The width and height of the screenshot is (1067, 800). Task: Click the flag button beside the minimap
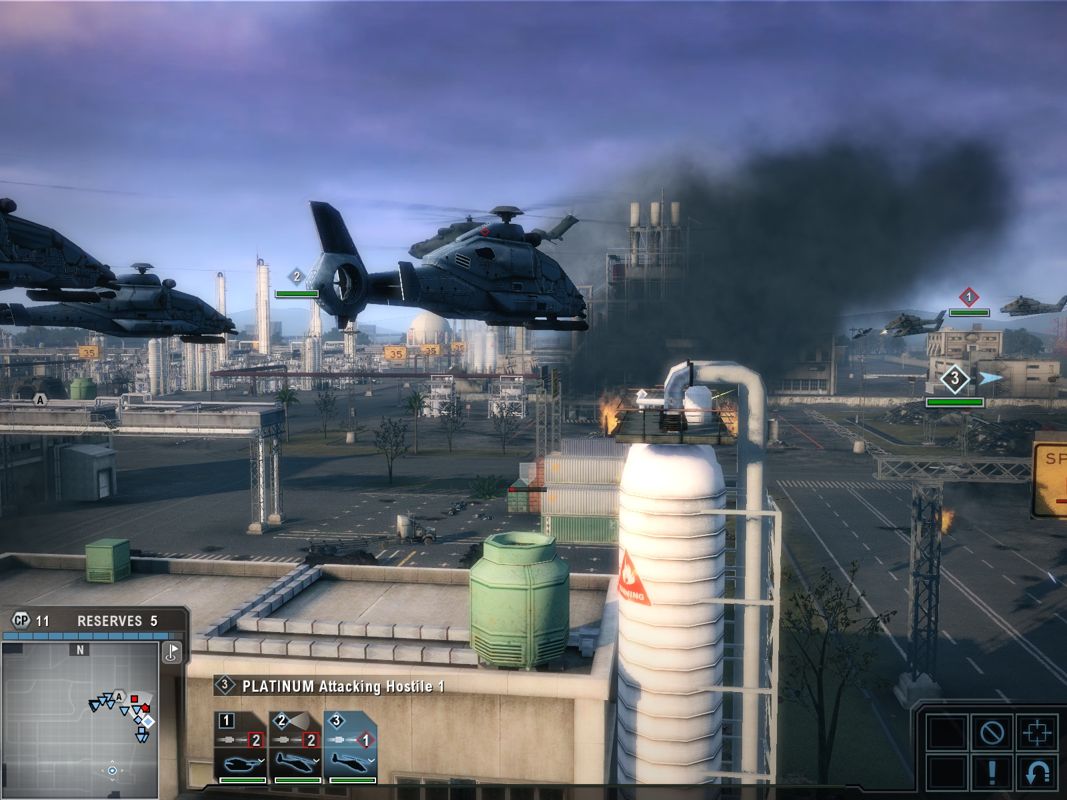coord(172,653)
